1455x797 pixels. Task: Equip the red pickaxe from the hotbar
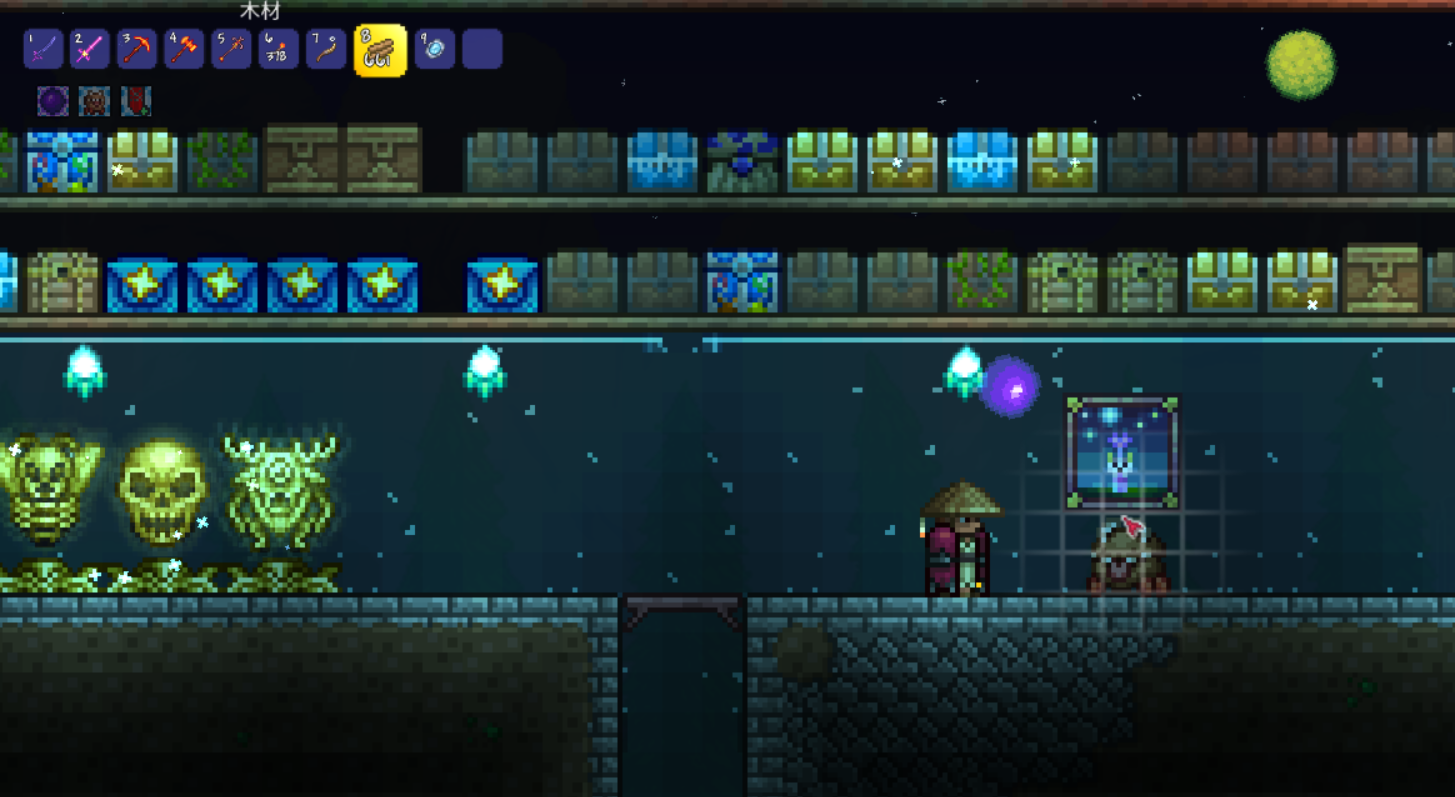tap(137, 49)
